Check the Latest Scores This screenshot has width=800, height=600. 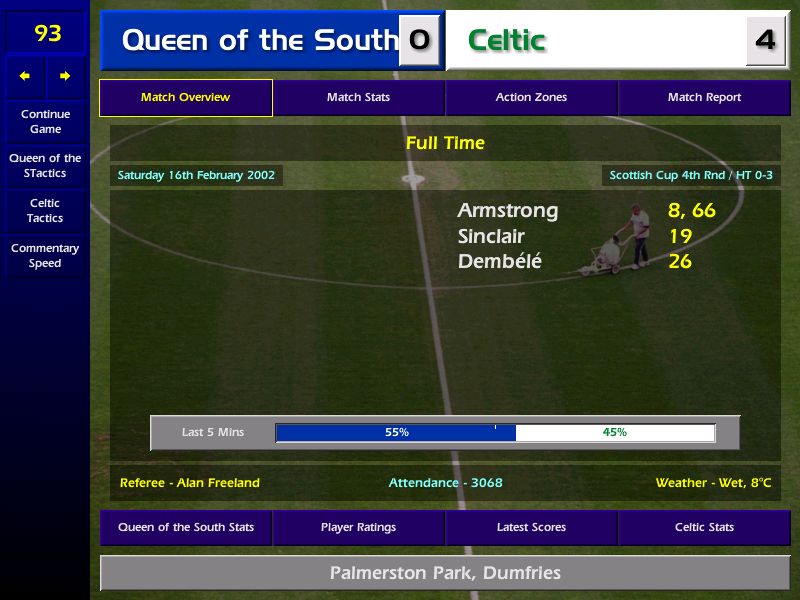pyautogui.click(x=531, y=528)
